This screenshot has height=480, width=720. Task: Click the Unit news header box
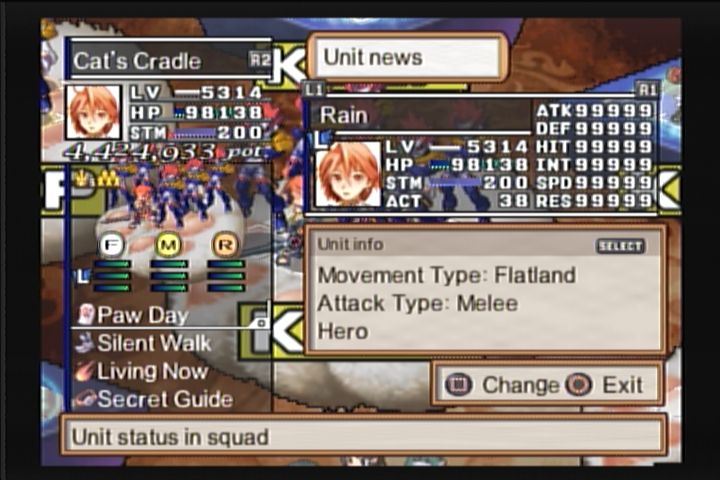tap(406, 57)
